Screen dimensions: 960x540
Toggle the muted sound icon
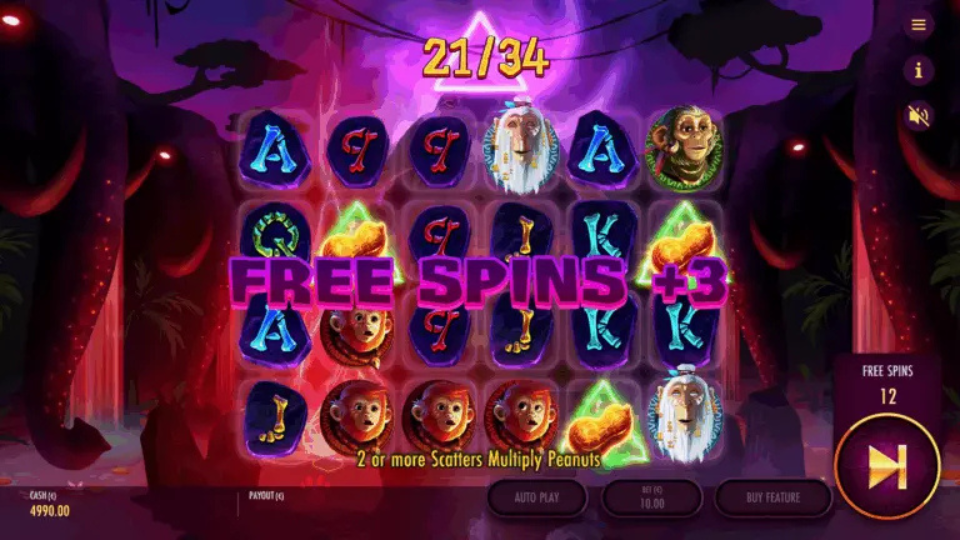tap(918, 116)
